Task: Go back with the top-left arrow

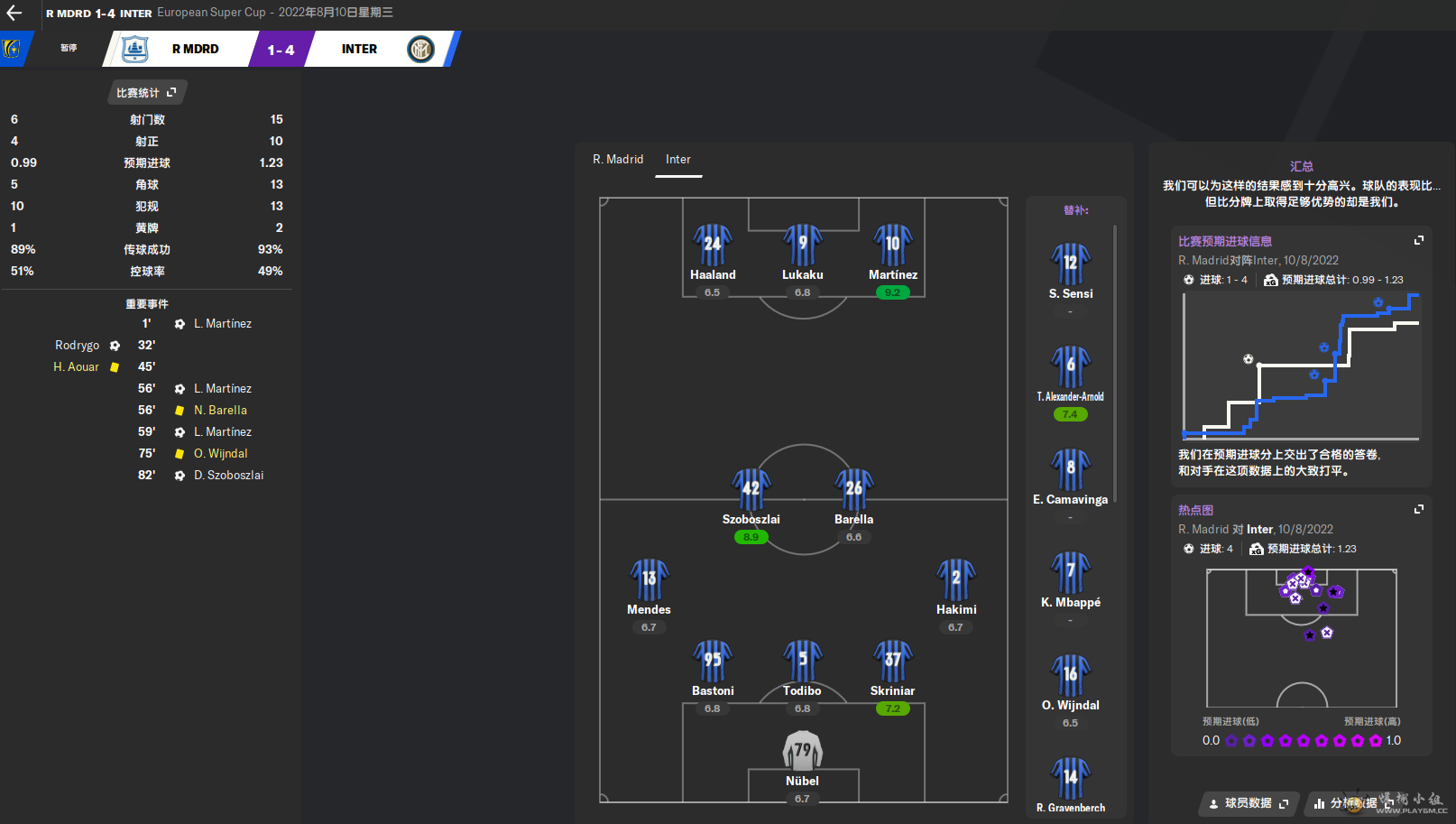Action: click(14, 13)
